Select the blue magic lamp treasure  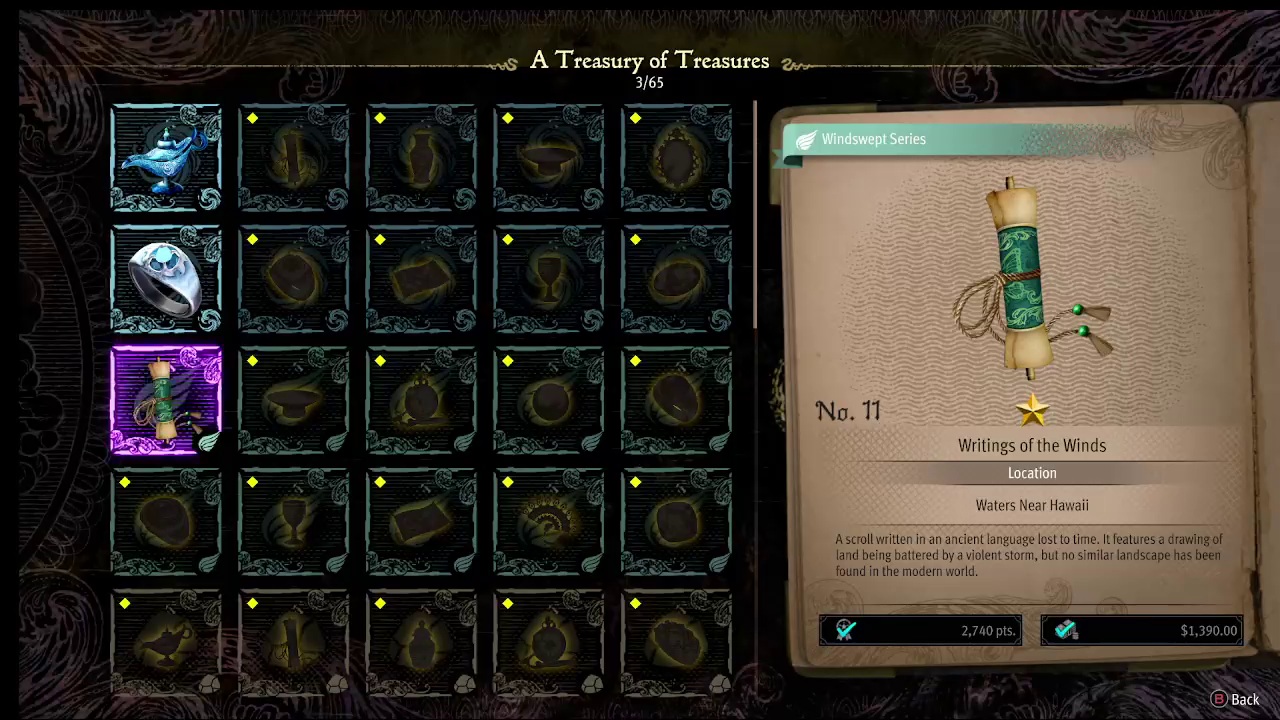166,158
